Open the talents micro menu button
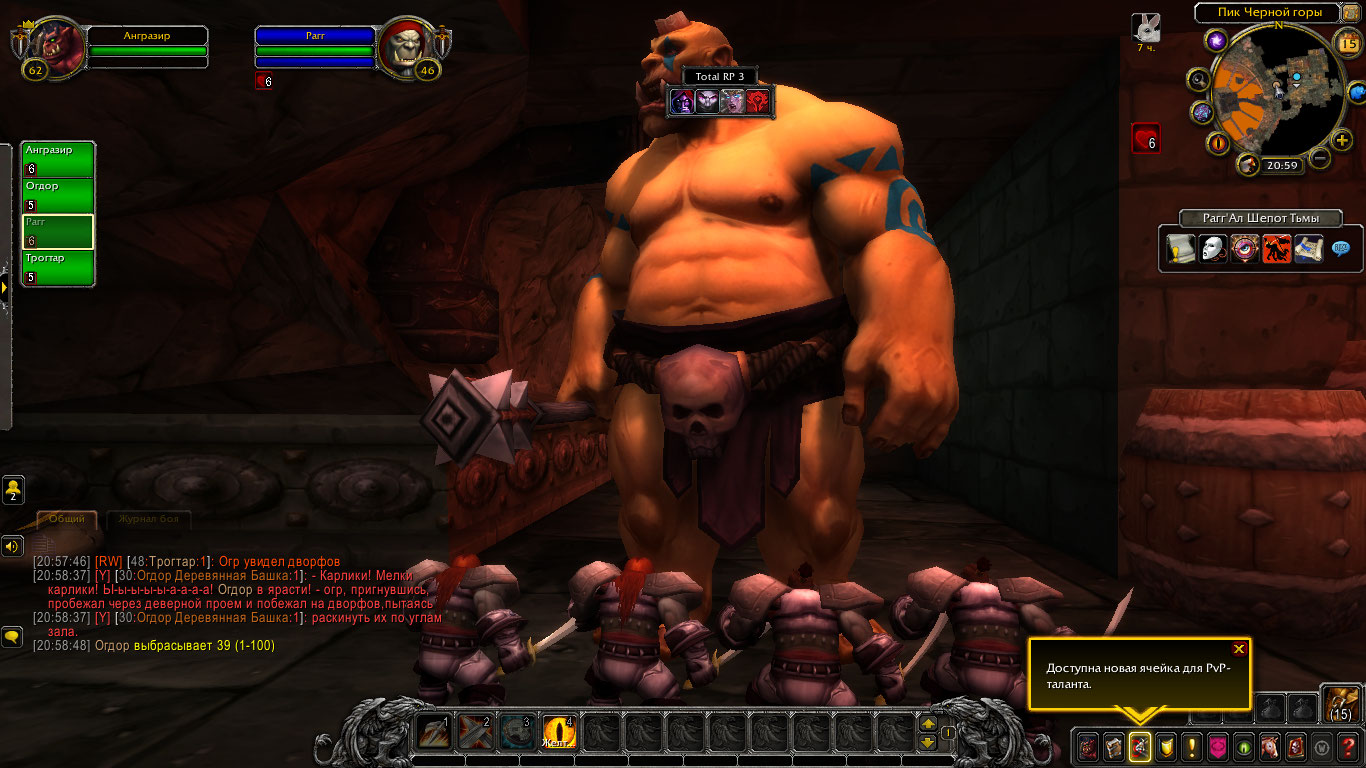The width and height of the screenshot is (1366, 768). (1139, 746)
